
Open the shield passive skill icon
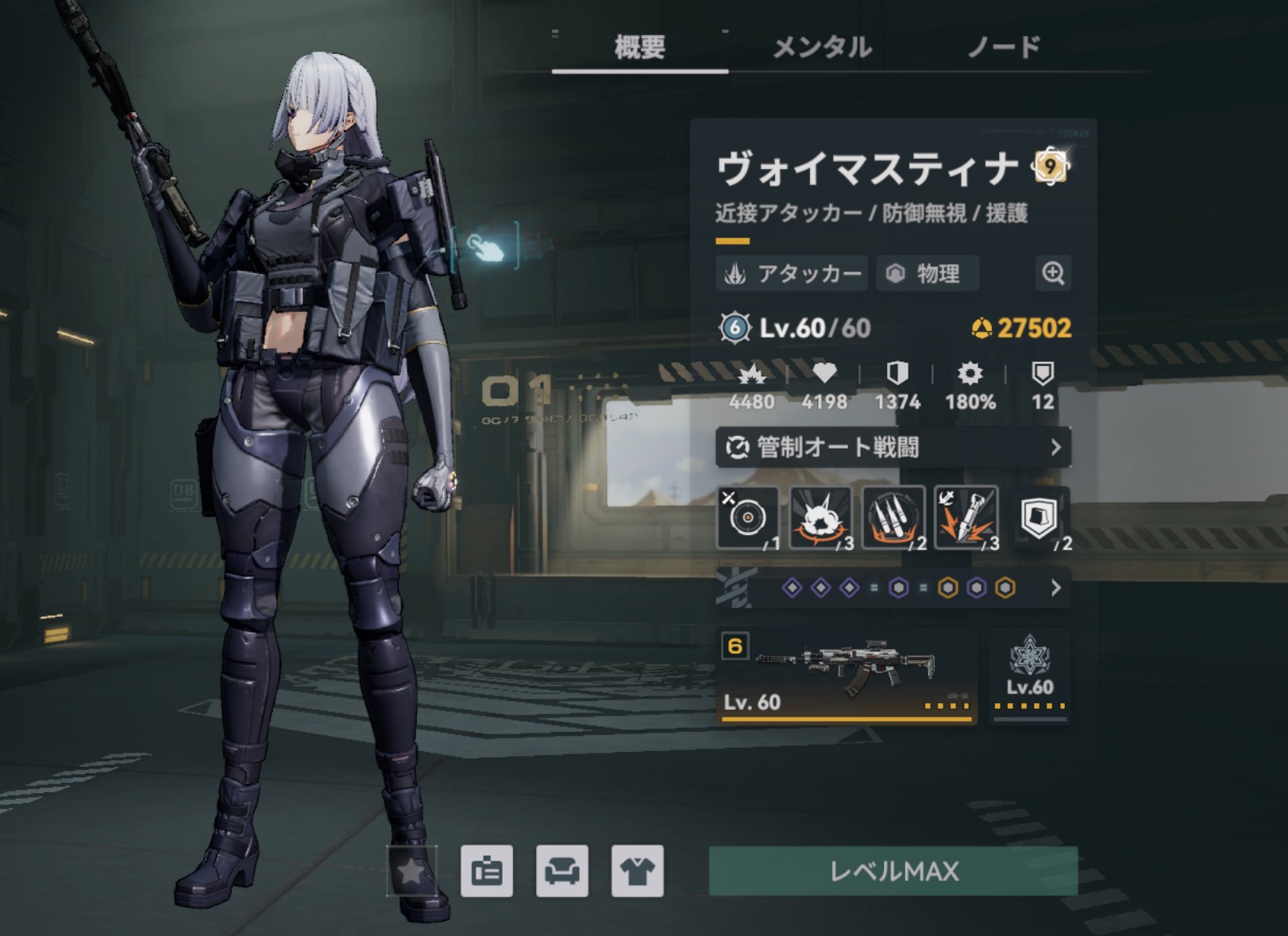(x=1039, y=518)
